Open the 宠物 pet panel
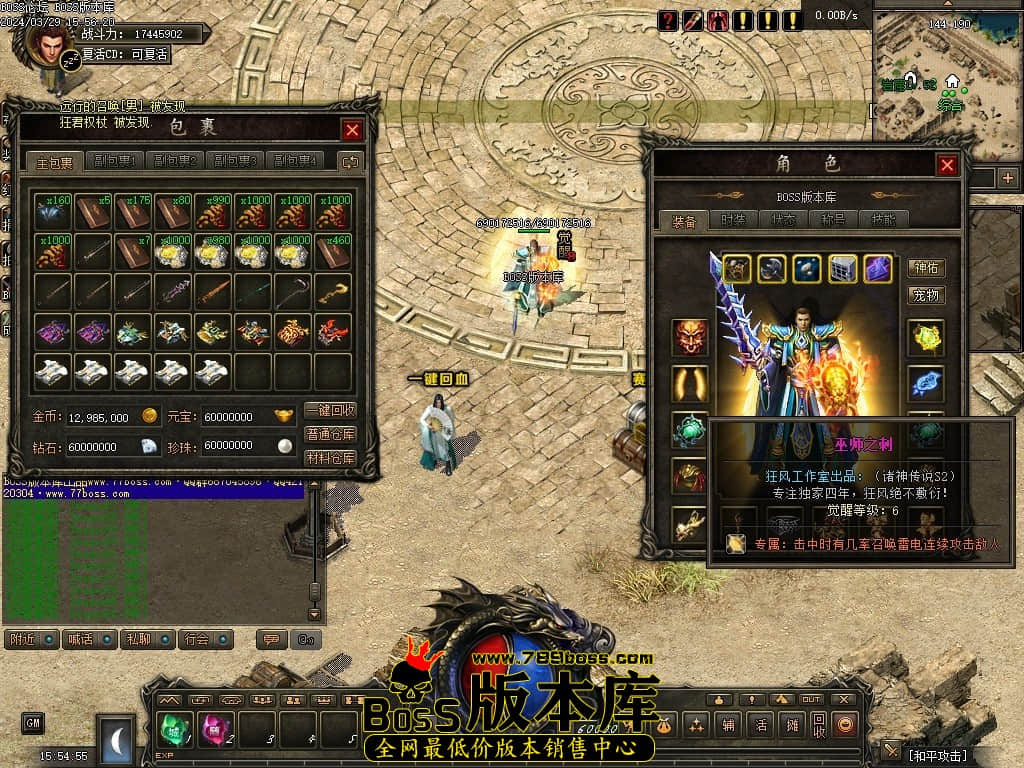This screenshot has height=768, width=1024. pos(926,295)
